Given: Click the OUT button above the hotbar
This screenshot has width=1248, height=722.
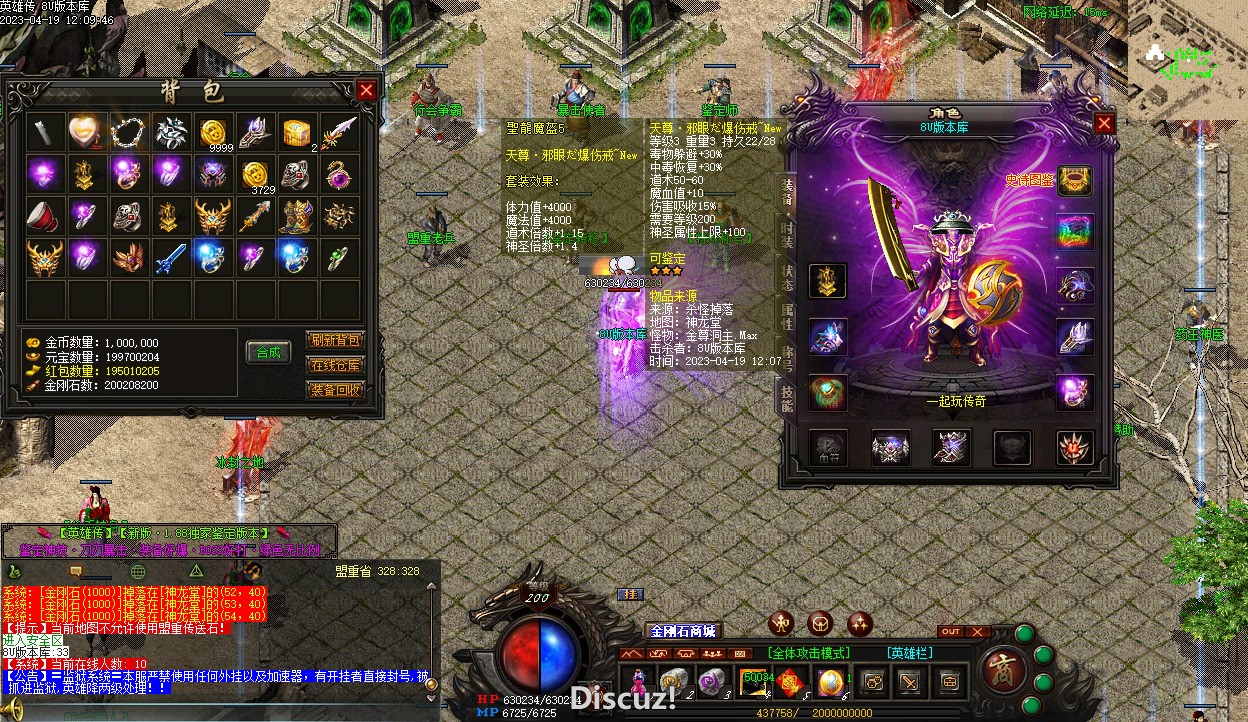Looking at the screenshot, I should pyautogui.click(x=951, y=632).
